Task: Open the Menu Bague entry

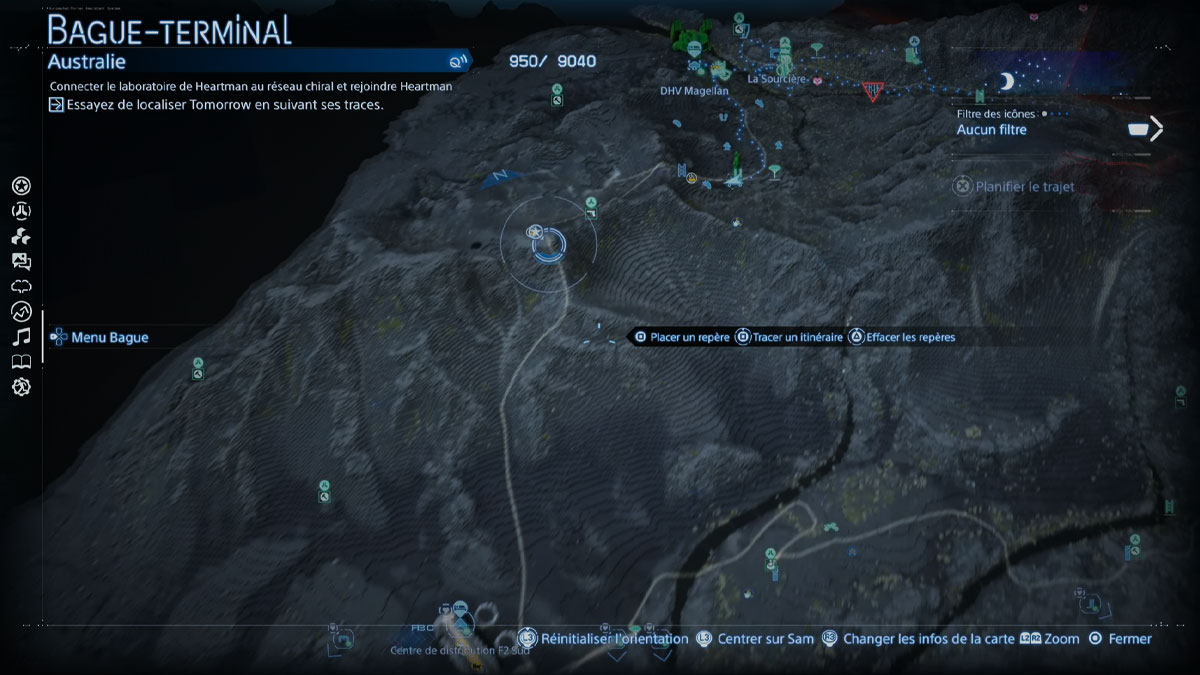Action: pyautogui.click(x=109, y=338)
